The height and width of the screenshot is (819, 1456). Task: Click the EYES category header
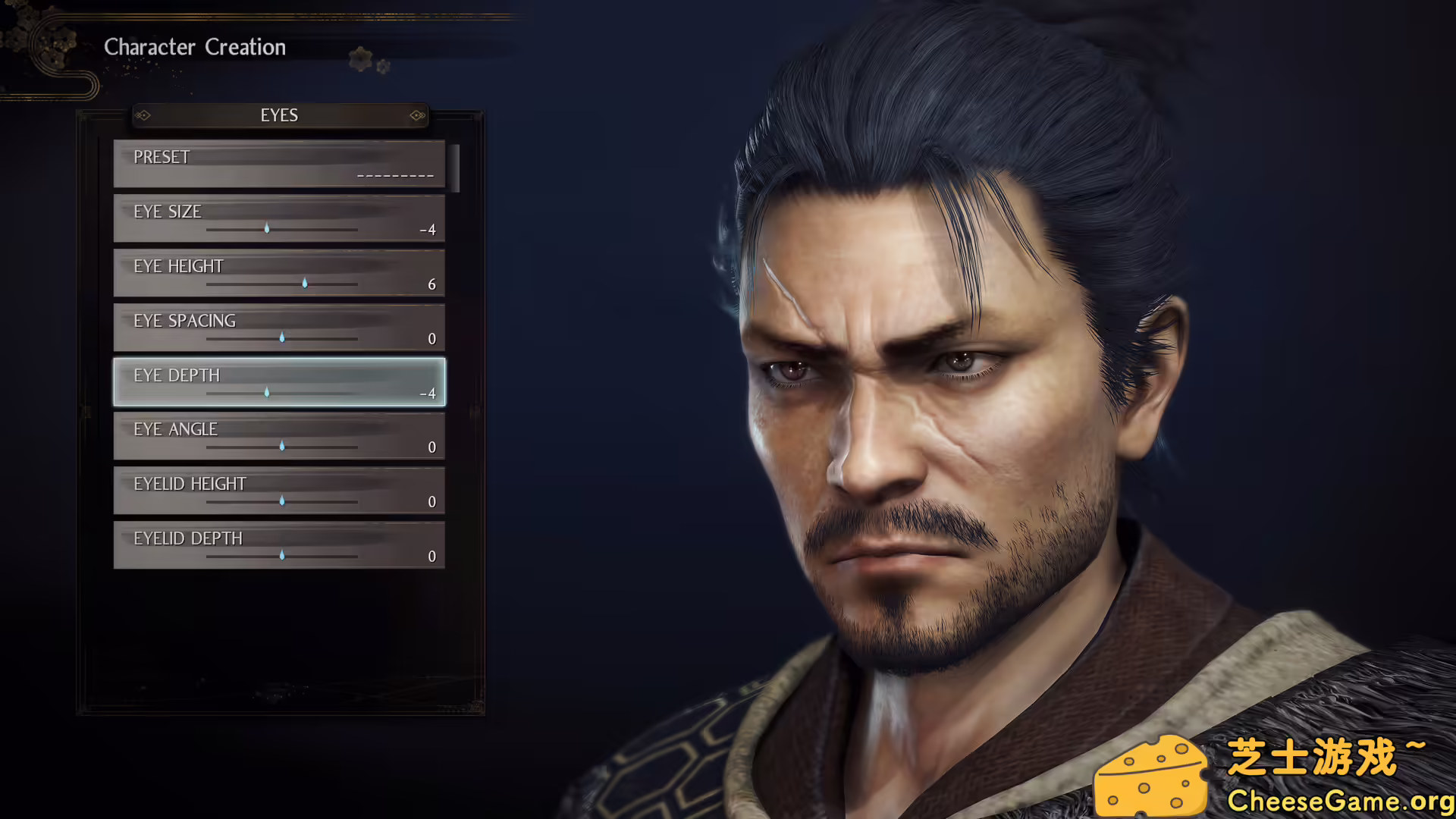coord(279,115)
